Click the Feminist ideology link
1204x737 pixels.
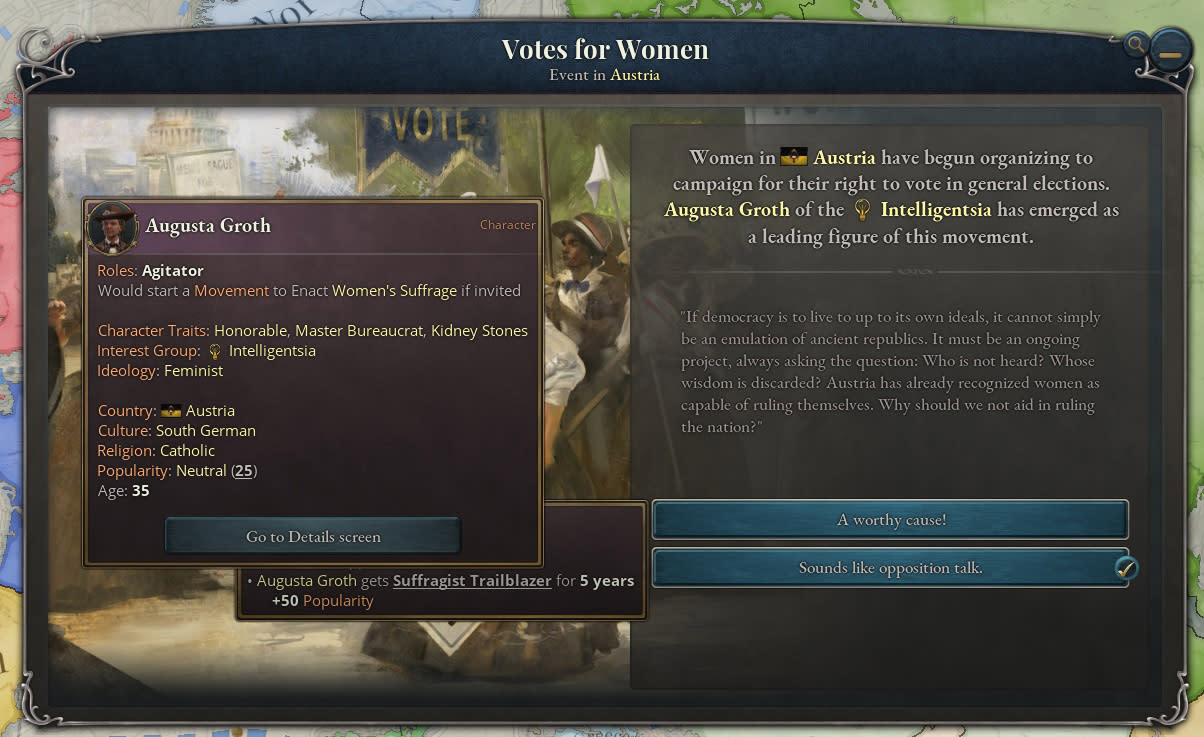click(x=193, y=371)
